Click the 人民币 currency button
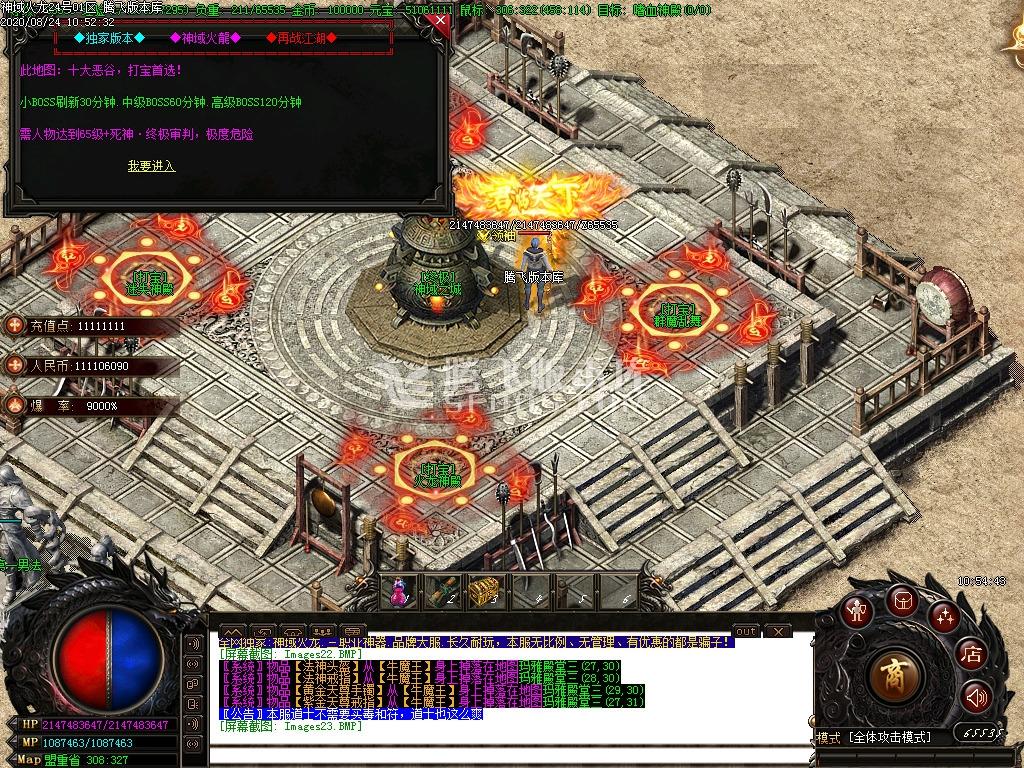The image size is (1024, 768). pyautogui.click(x=15, y=366)
